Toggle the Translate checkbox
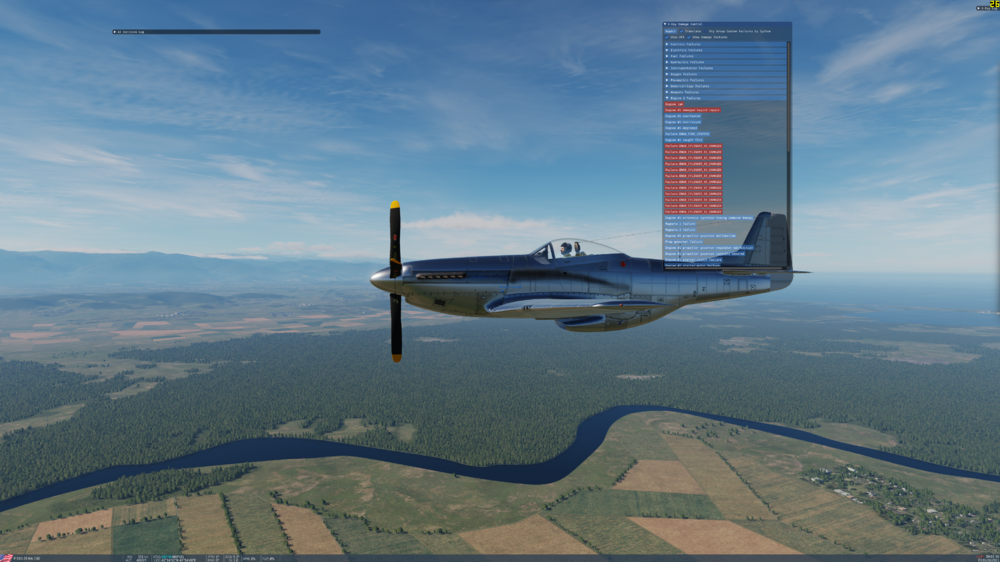 coord(684,31)
